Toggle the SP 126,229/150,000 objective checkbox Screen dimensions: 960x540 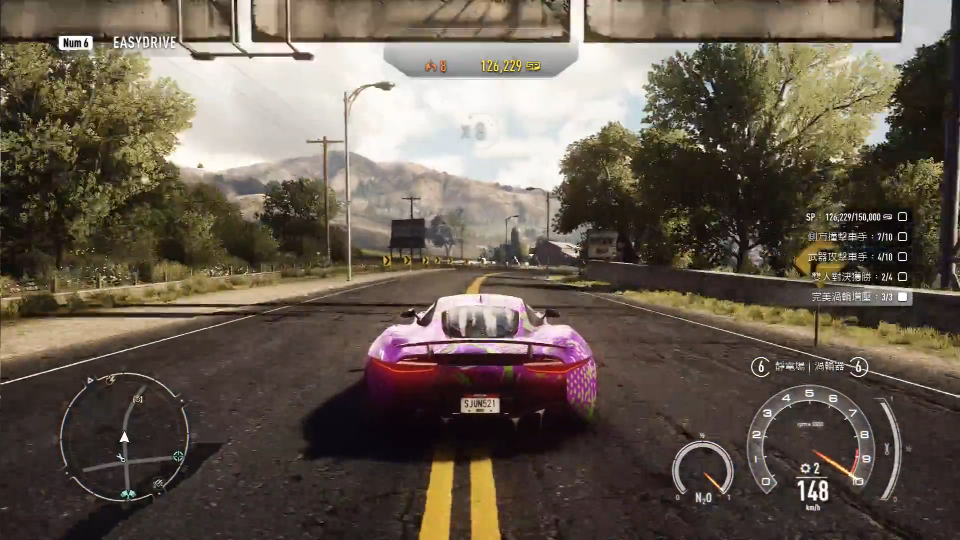click(902, 216)
